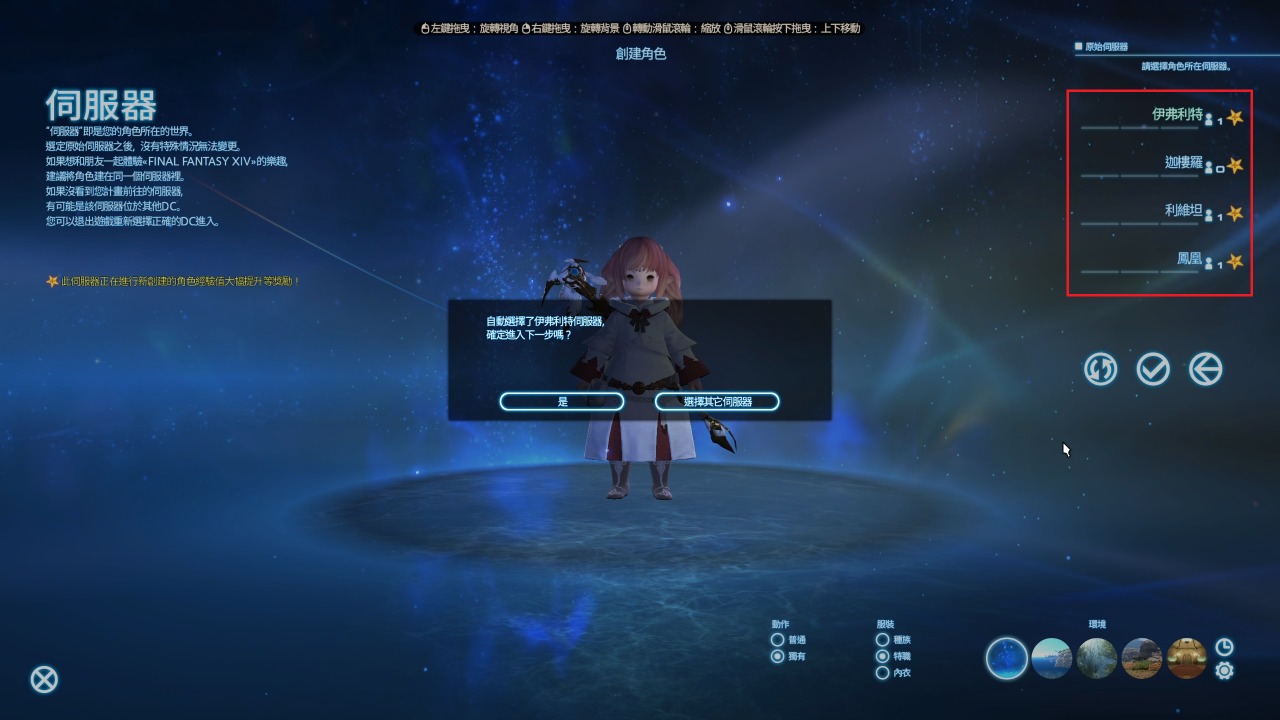Switch to the seaside cliff environment
Viewport: 1280px width, 720px height.
[1052, 659]
